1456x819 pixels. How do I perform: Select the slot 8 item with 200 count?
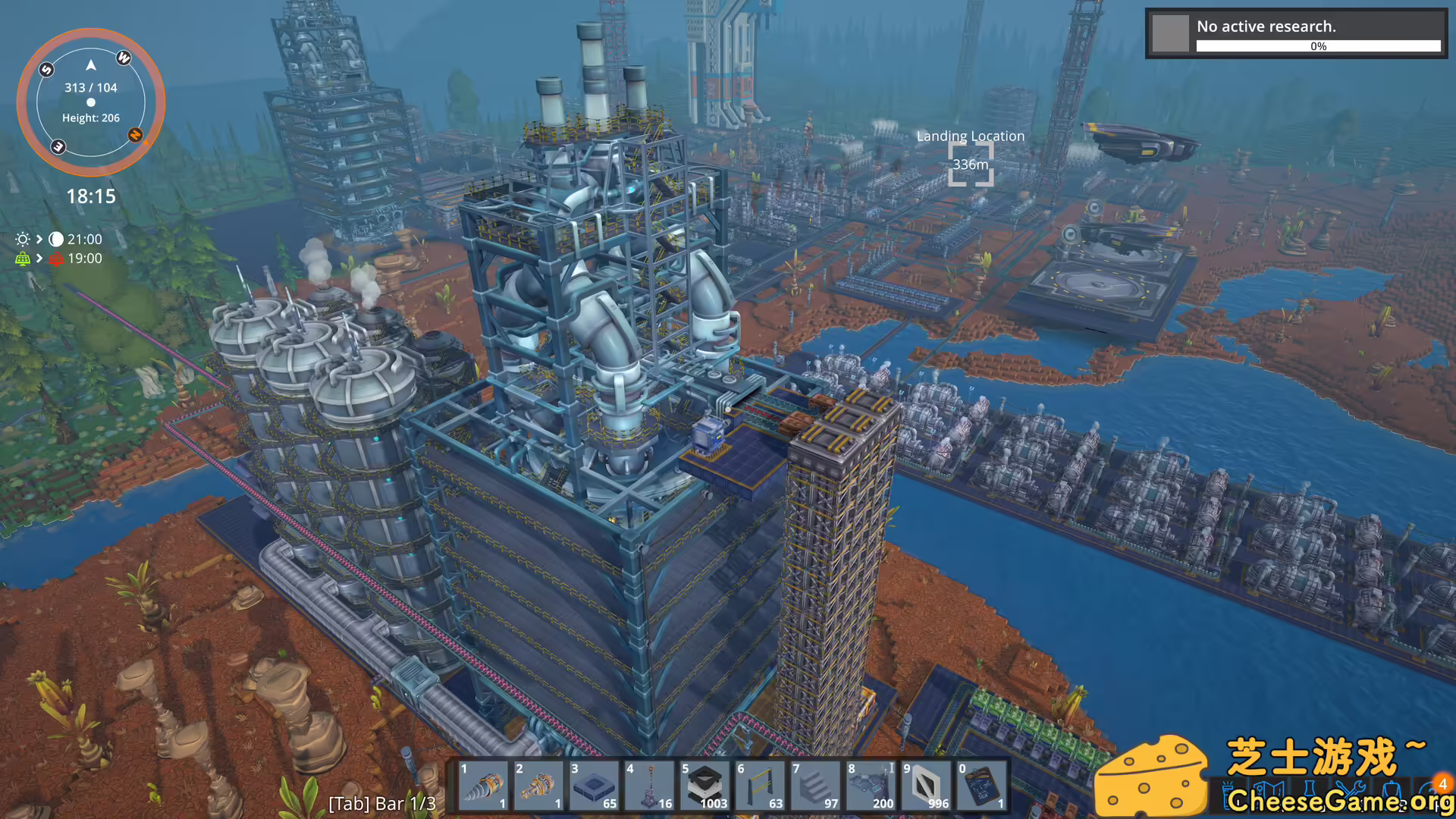[871, 786]
